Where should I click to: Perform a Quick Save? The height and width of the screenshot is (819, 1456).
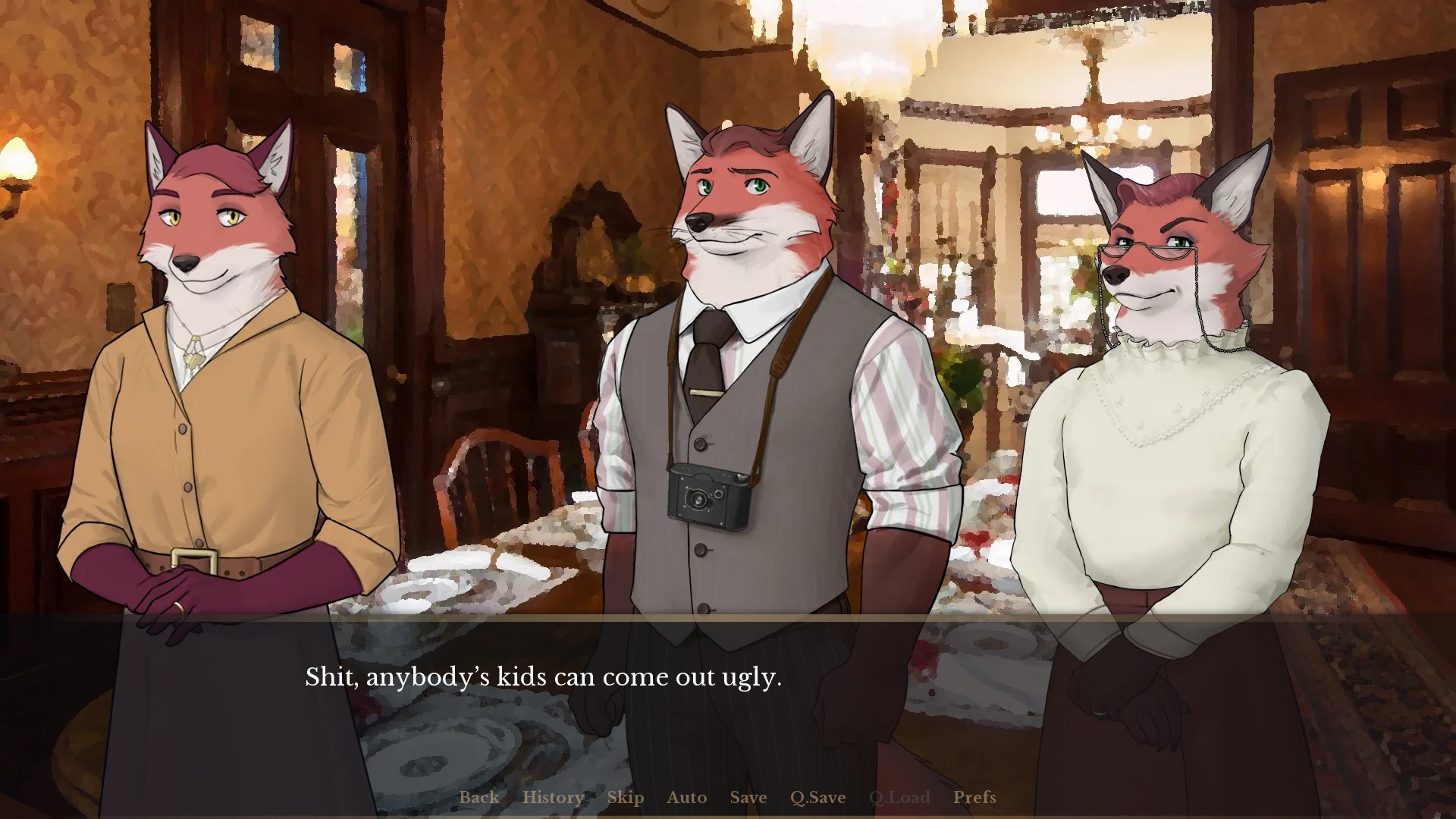[817, 798]
